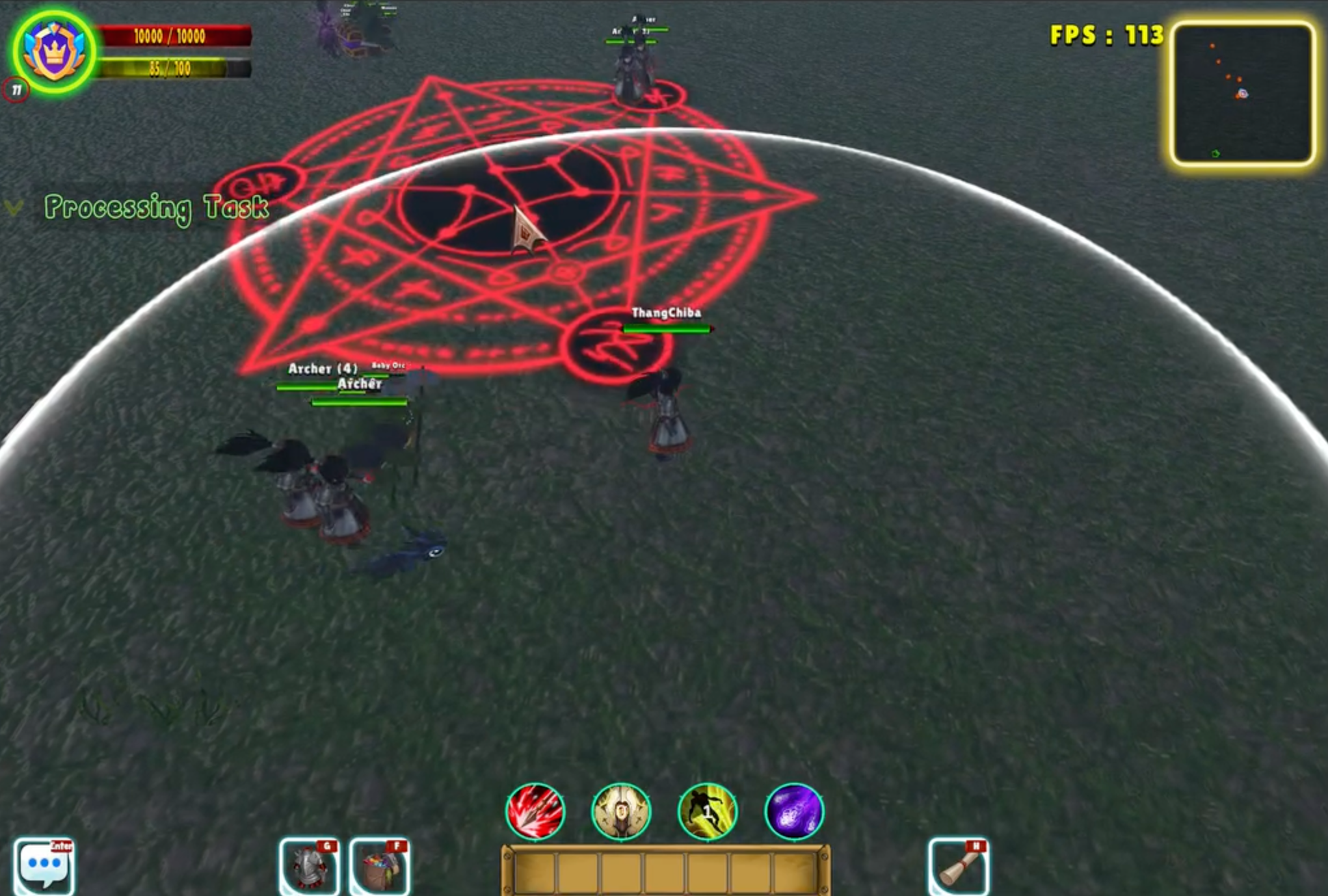Cast the purple energy orb skill

794,811
